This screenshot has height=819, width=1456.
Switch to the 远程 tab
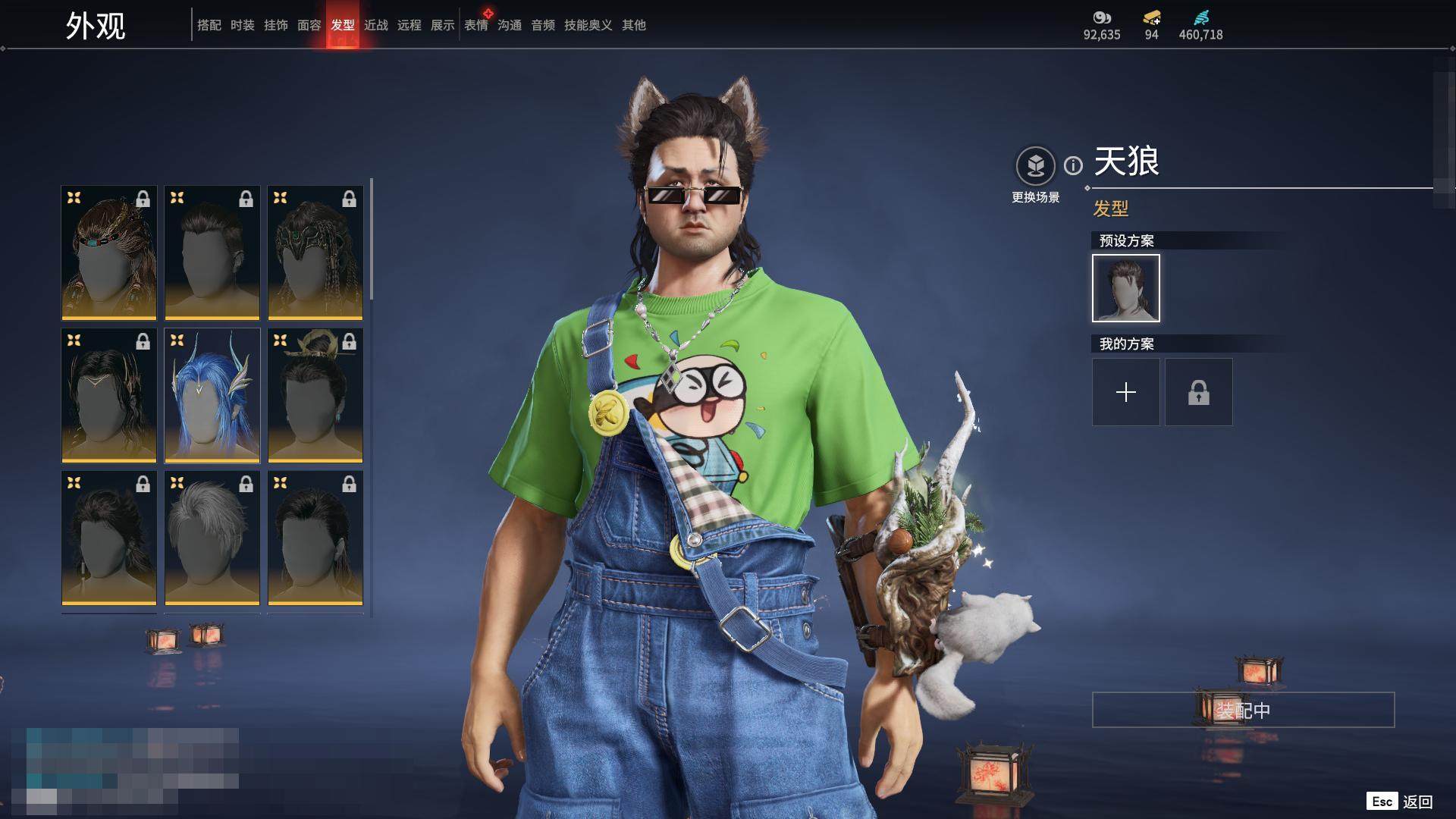point(409,25)
